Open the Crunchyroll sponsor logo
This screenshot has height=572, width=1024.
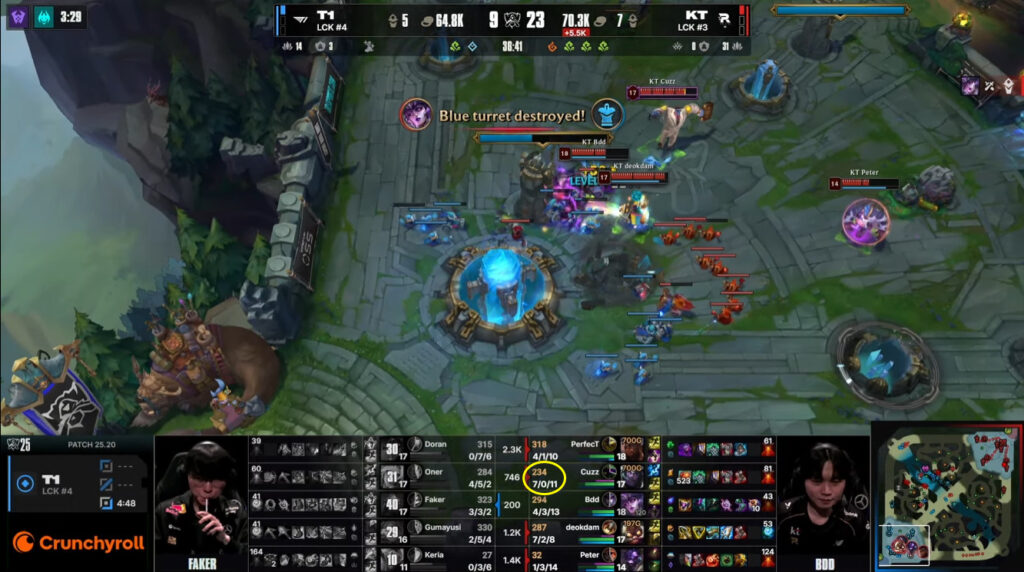78,543
